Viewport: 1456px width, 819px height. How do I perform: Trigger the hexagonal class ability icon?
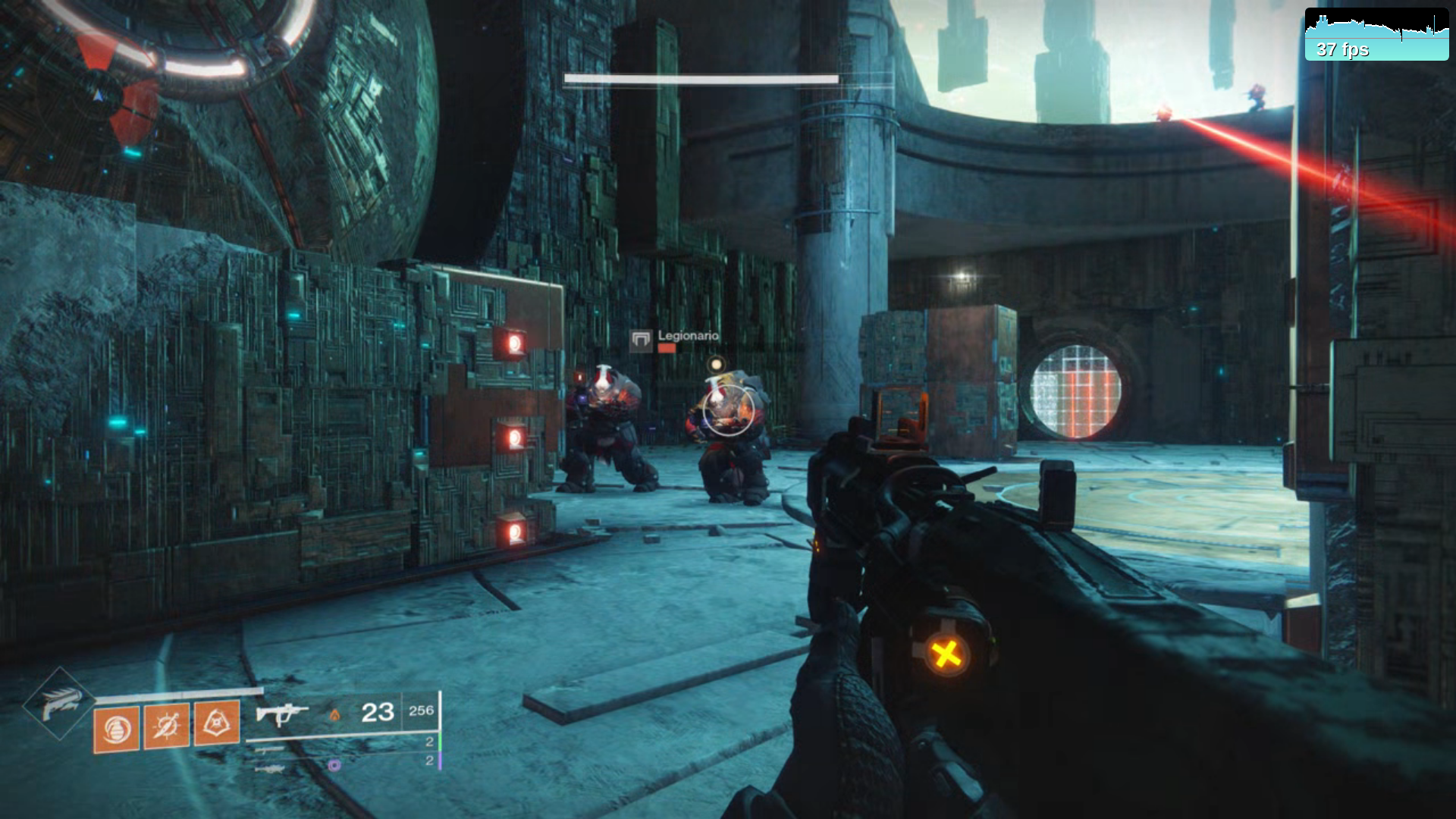(217, 723)
